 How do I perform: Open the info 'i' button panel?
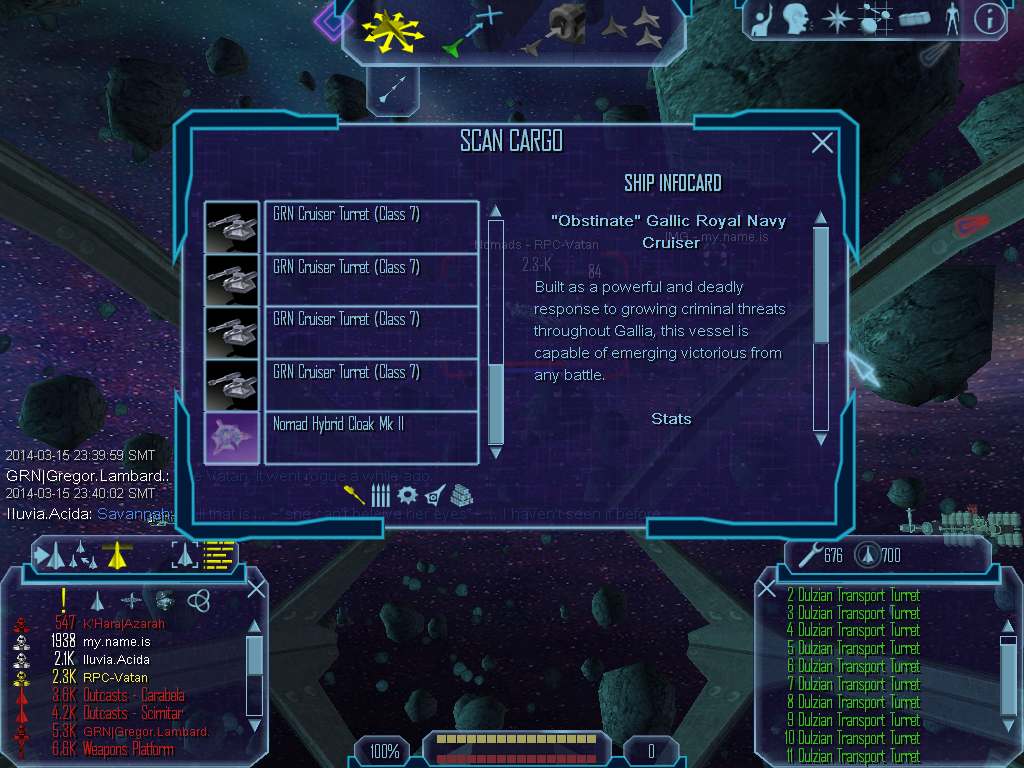pos(988,17)
